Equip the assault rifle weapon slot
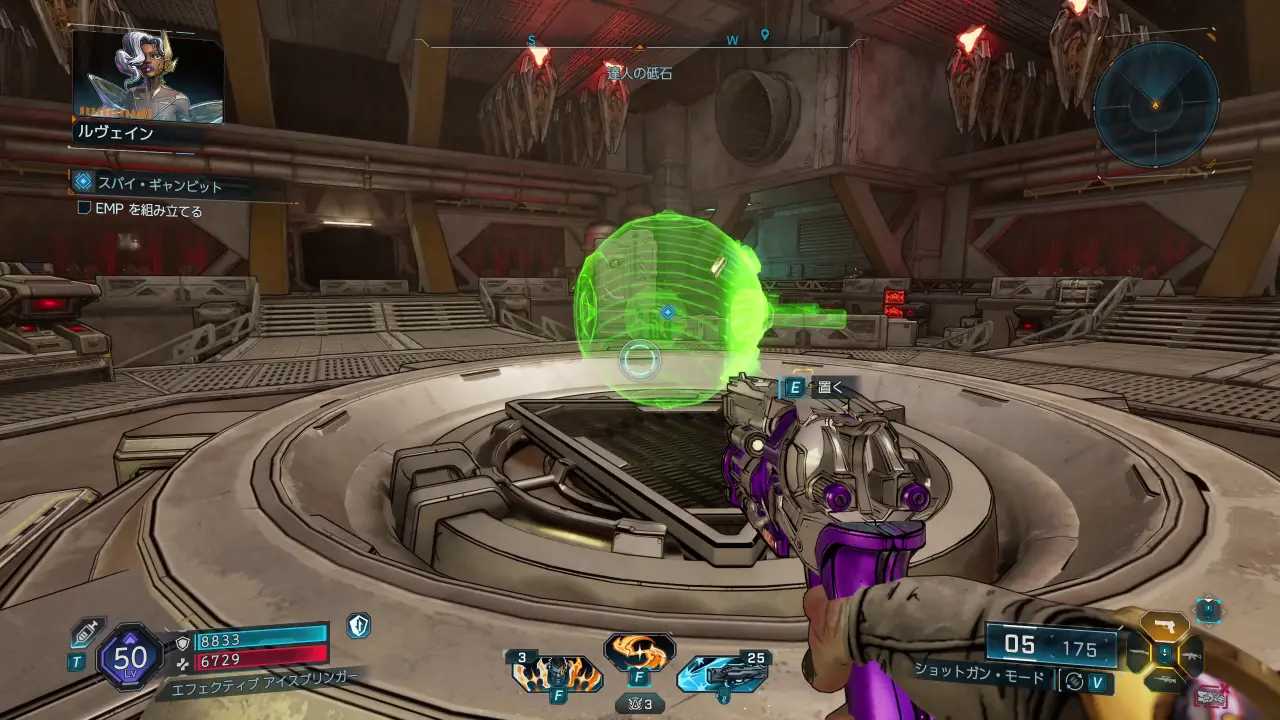Viewport: 1280px width, 720px height. pos(1192,655)
